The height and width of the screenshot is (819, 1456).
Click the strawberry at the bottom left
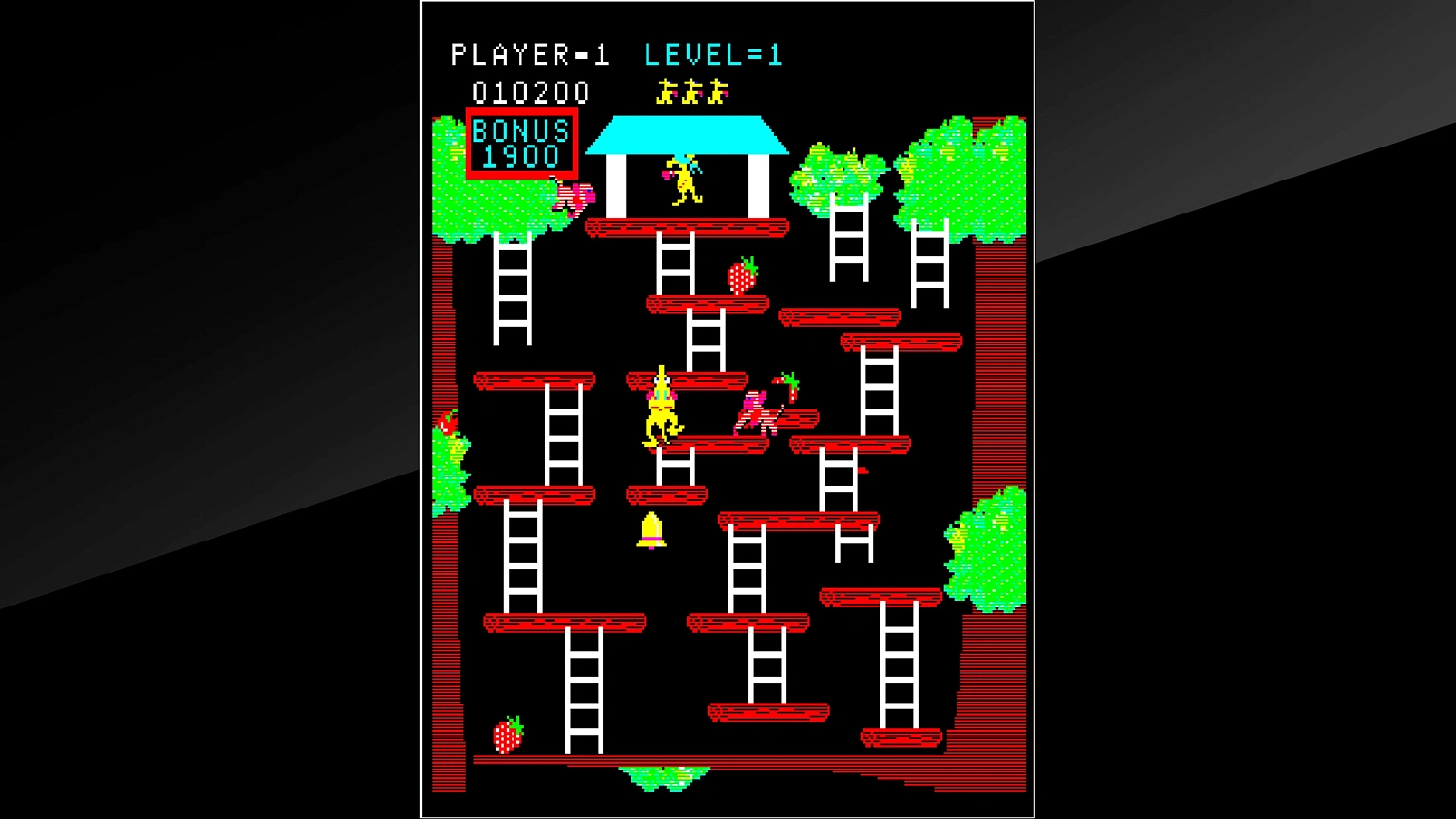click(x=509, y=735)
